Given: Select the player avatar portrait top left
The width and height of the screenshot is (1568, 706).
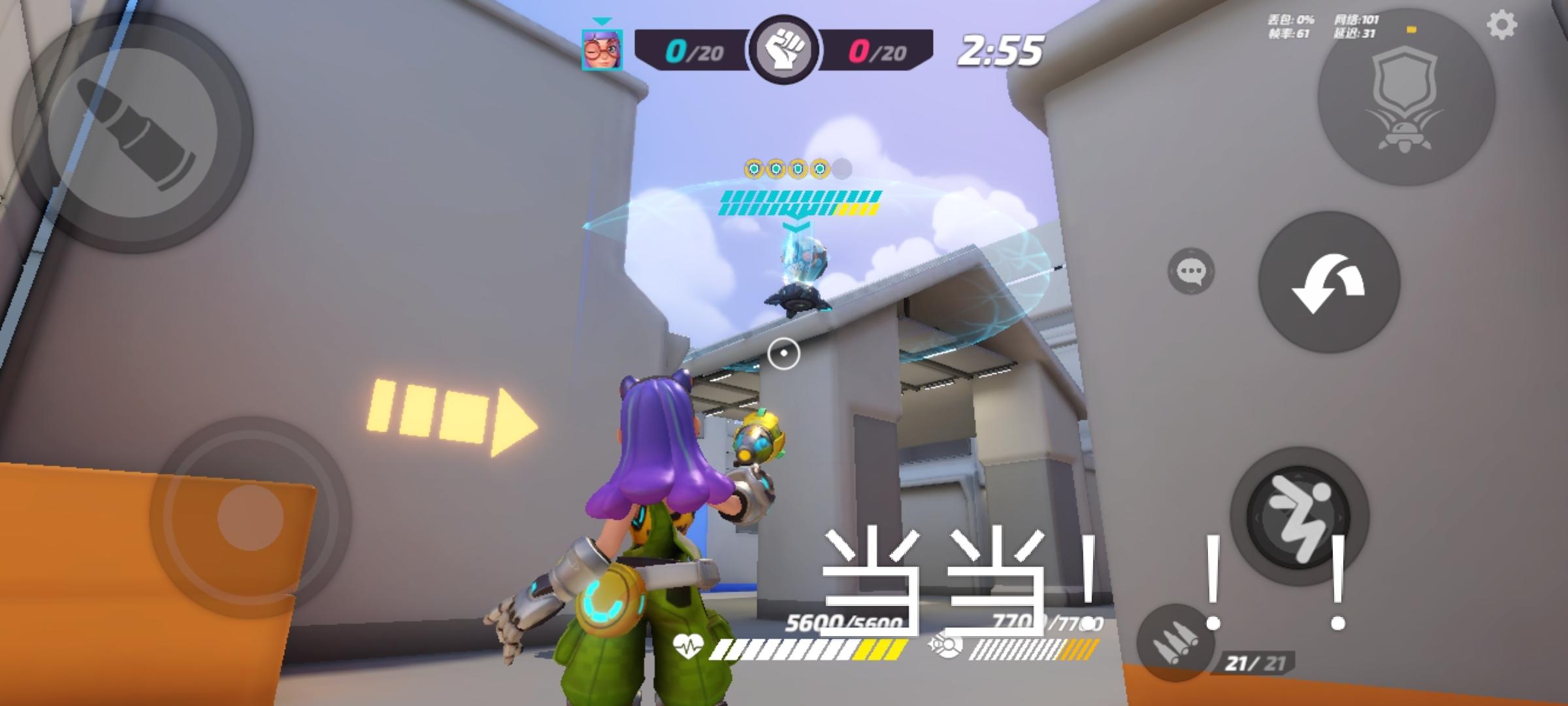Looking at the screenshot, I should [604, 50].
